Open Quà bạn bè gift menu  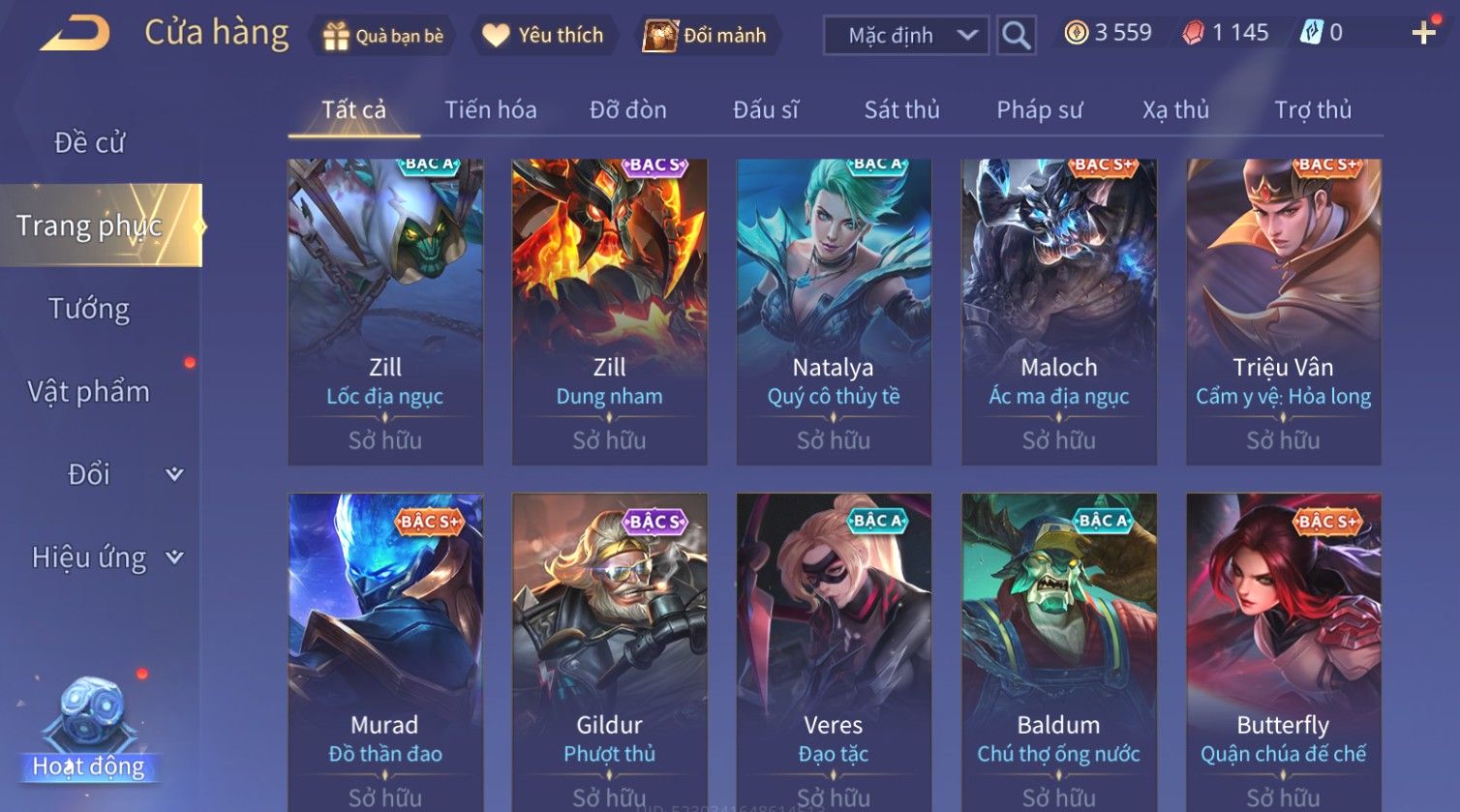click(382, 36)
